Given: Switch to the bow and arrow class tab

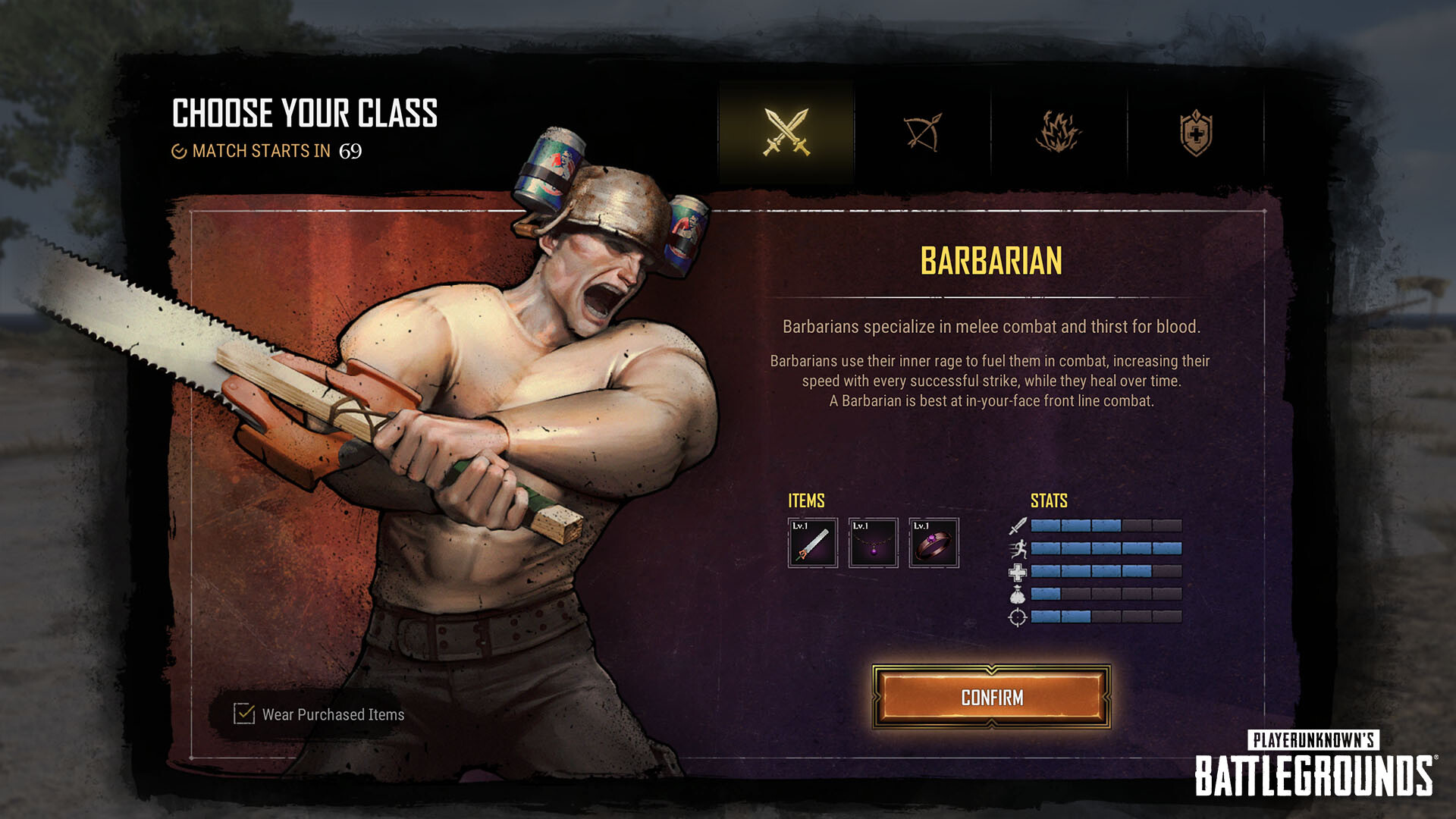Looking at the screenshot, I should 922,133.
